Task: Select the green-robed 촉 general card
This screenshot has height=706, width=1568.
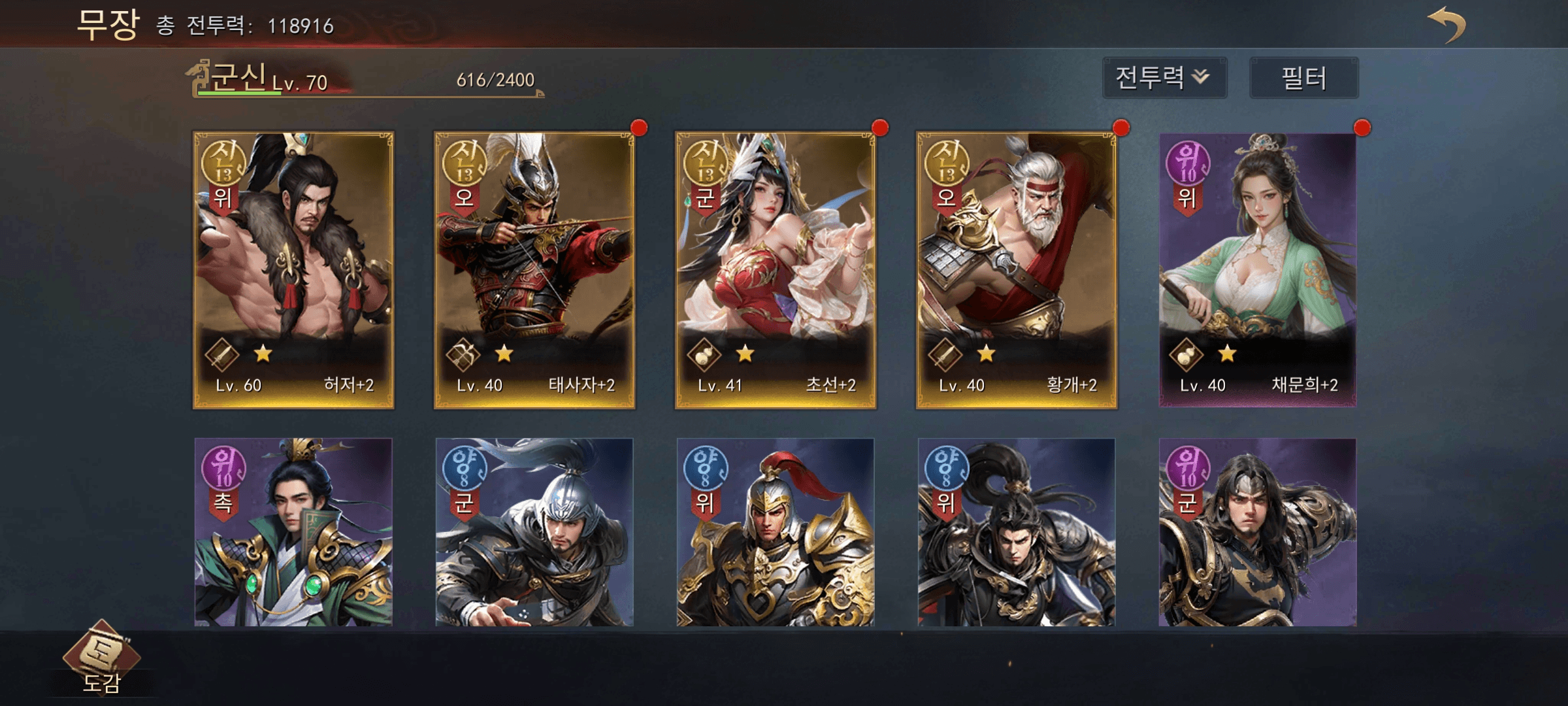Action: [293, 532]
